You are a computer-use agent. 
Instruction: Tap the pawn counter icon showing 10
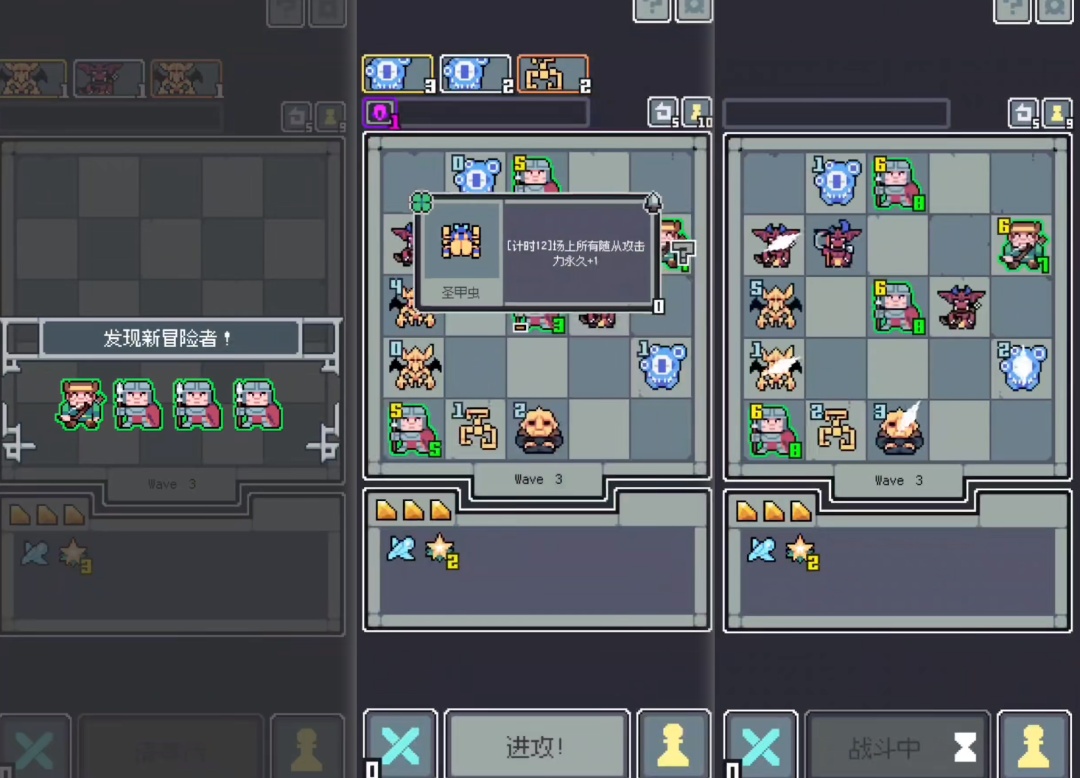(697, 112)
